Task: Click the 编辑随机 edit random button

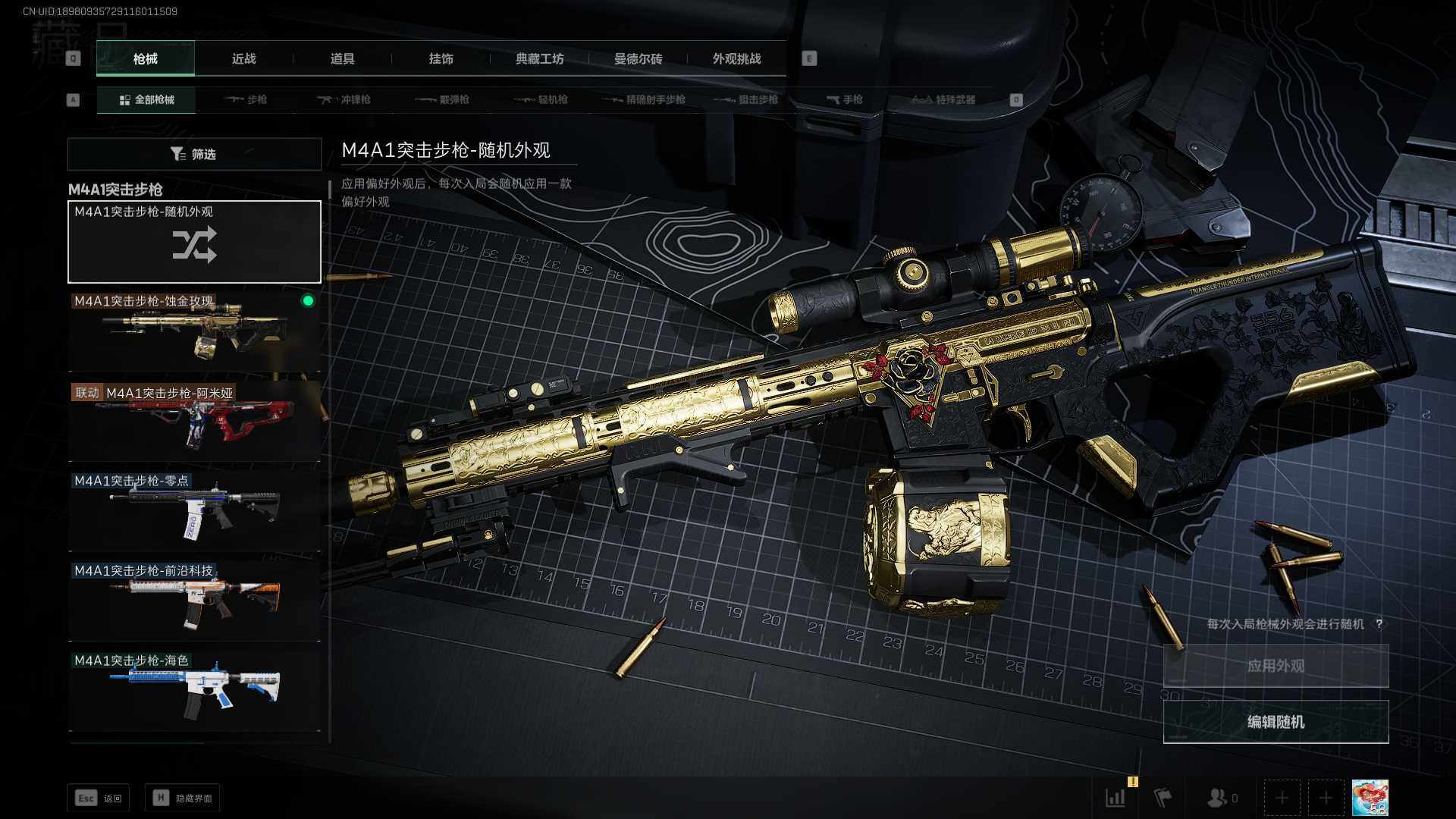Action: pyautogui.click(x=1276, y=722)
